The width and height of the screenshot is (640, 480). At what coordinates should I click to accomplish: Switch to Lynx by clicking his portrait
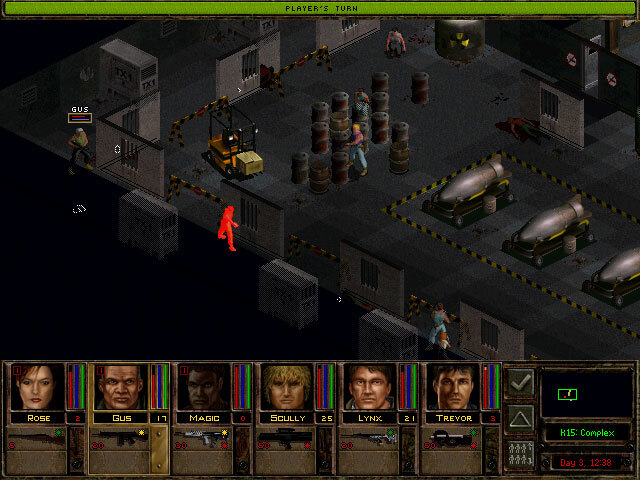[370, 386]
